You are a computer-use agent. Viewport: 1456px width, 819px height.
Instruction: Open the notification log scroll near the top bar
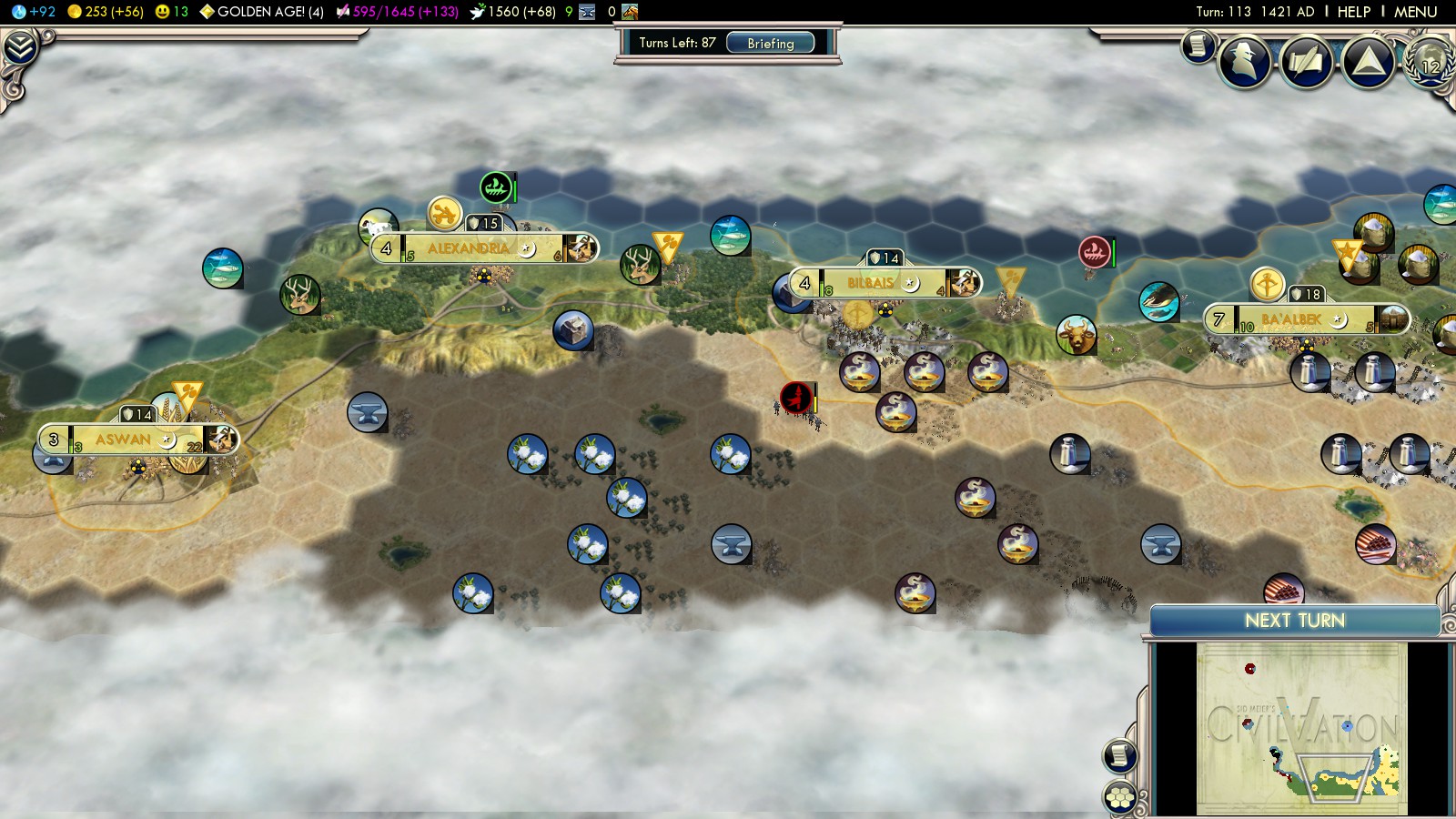1198,45
